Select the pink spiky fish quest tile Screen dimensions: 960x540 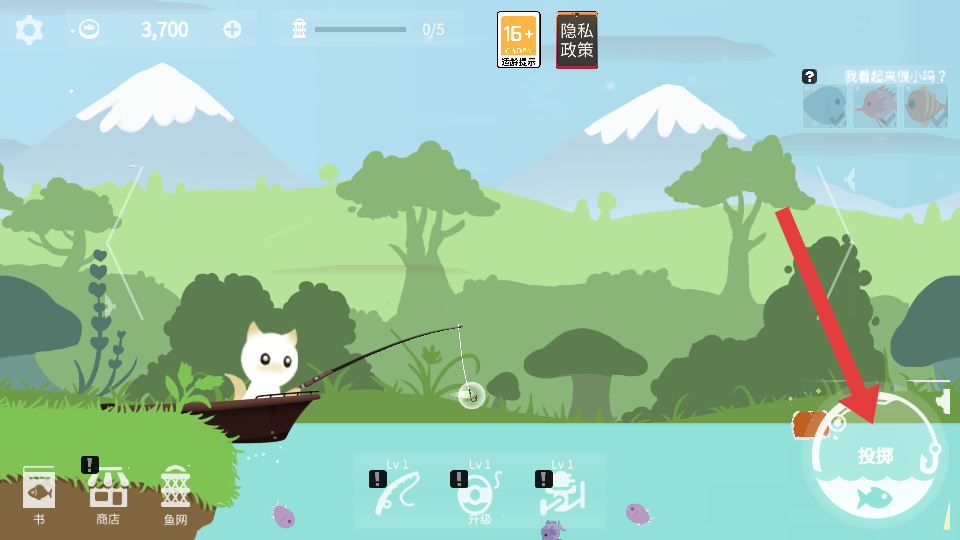pos(875,105)
